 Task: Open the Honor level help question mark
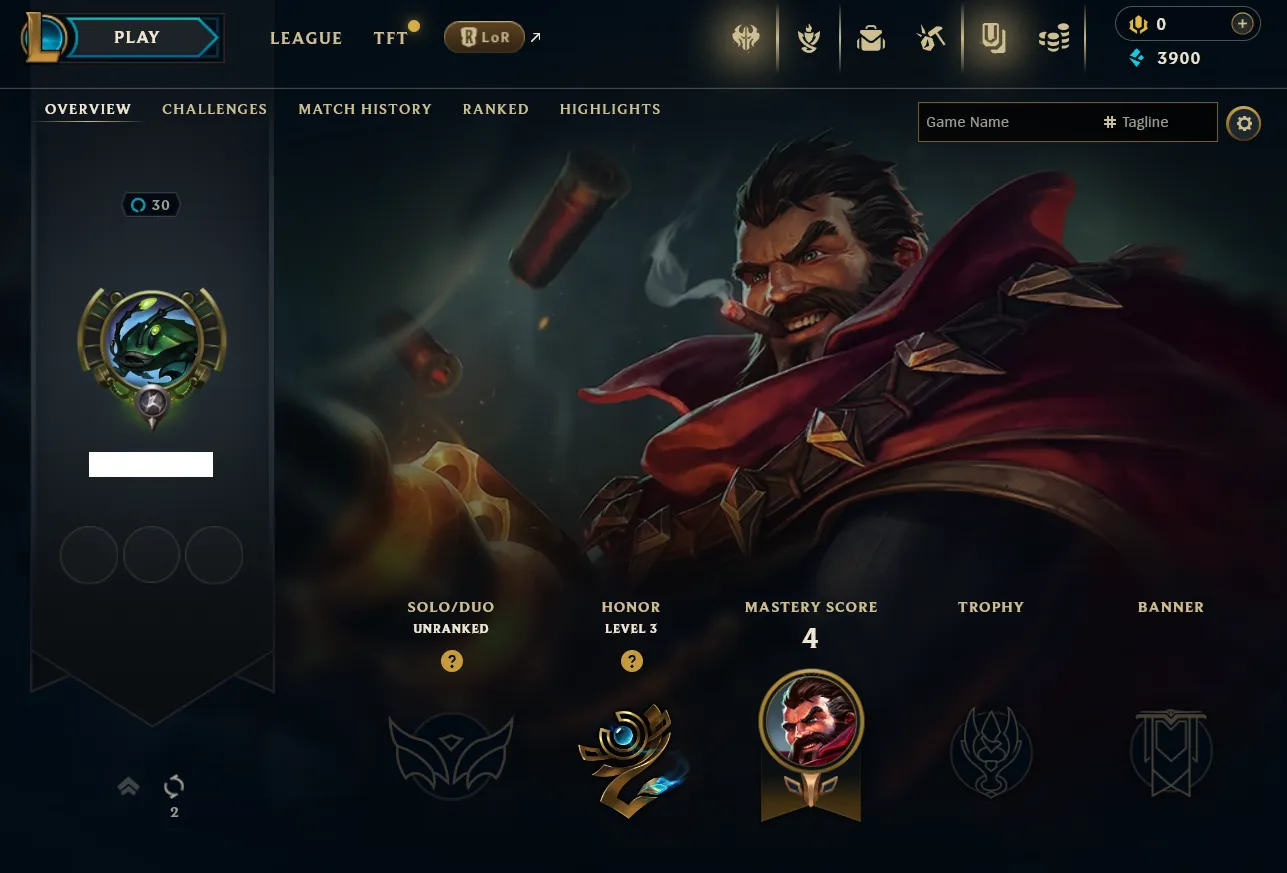click(x=631, y=661)
